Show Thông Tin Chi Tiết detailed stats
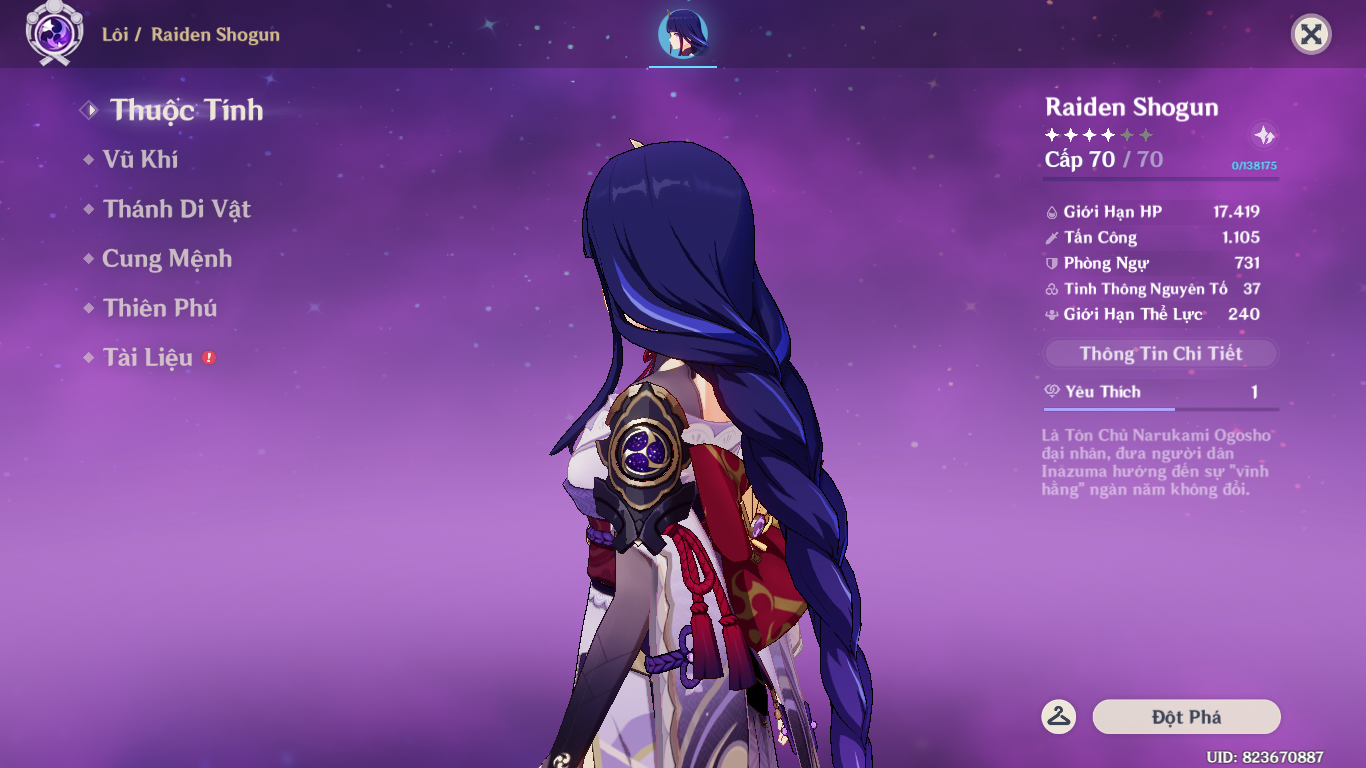Image resolution: width=1366 pixels, height=768 pixels. (x=1160, y=354)
